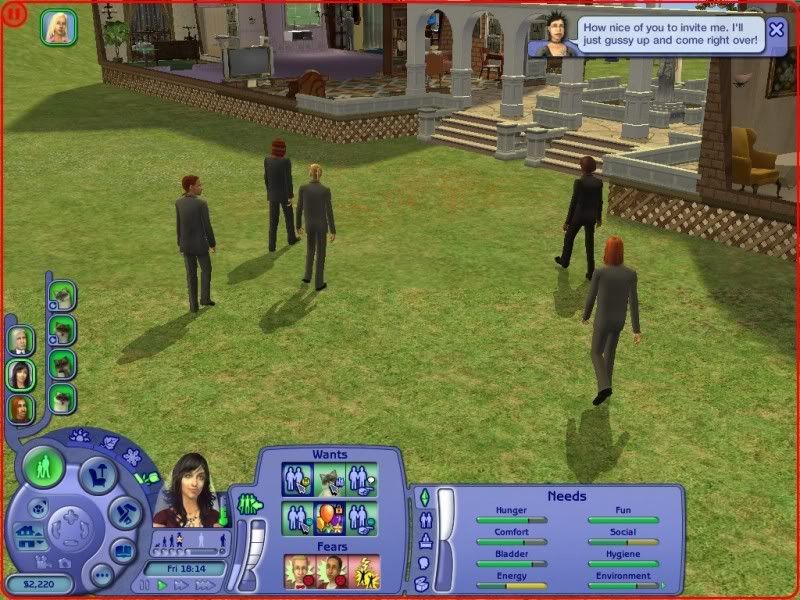Click the red pause indicator in the corner
This screenshot has height=600, width=800.
pyautogui.click(x=13, y=13)
